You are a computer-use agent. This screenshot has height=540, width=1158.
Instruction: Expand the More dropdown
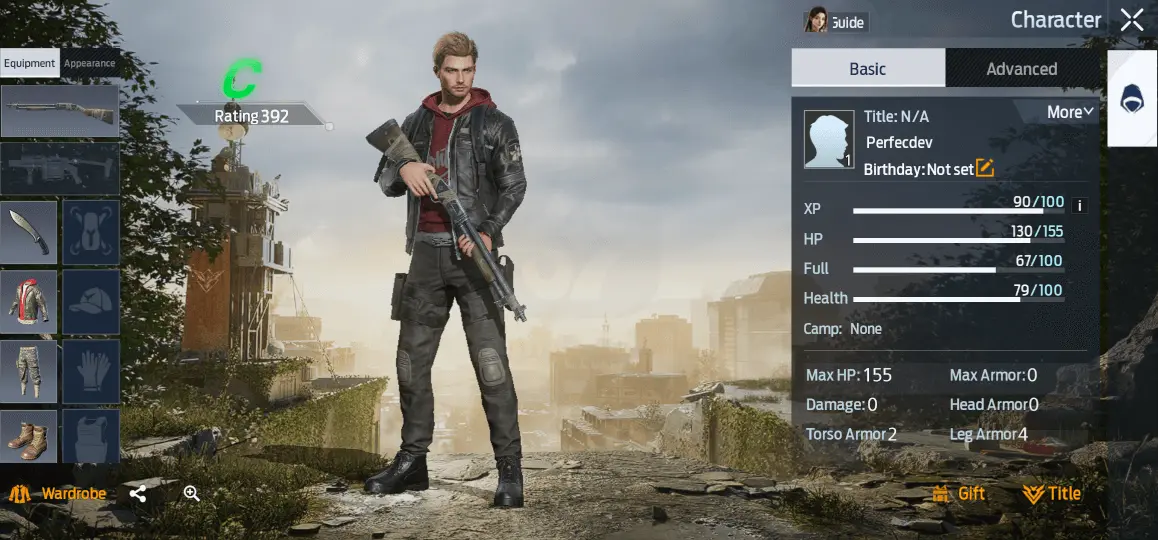tap(1070, 112)
